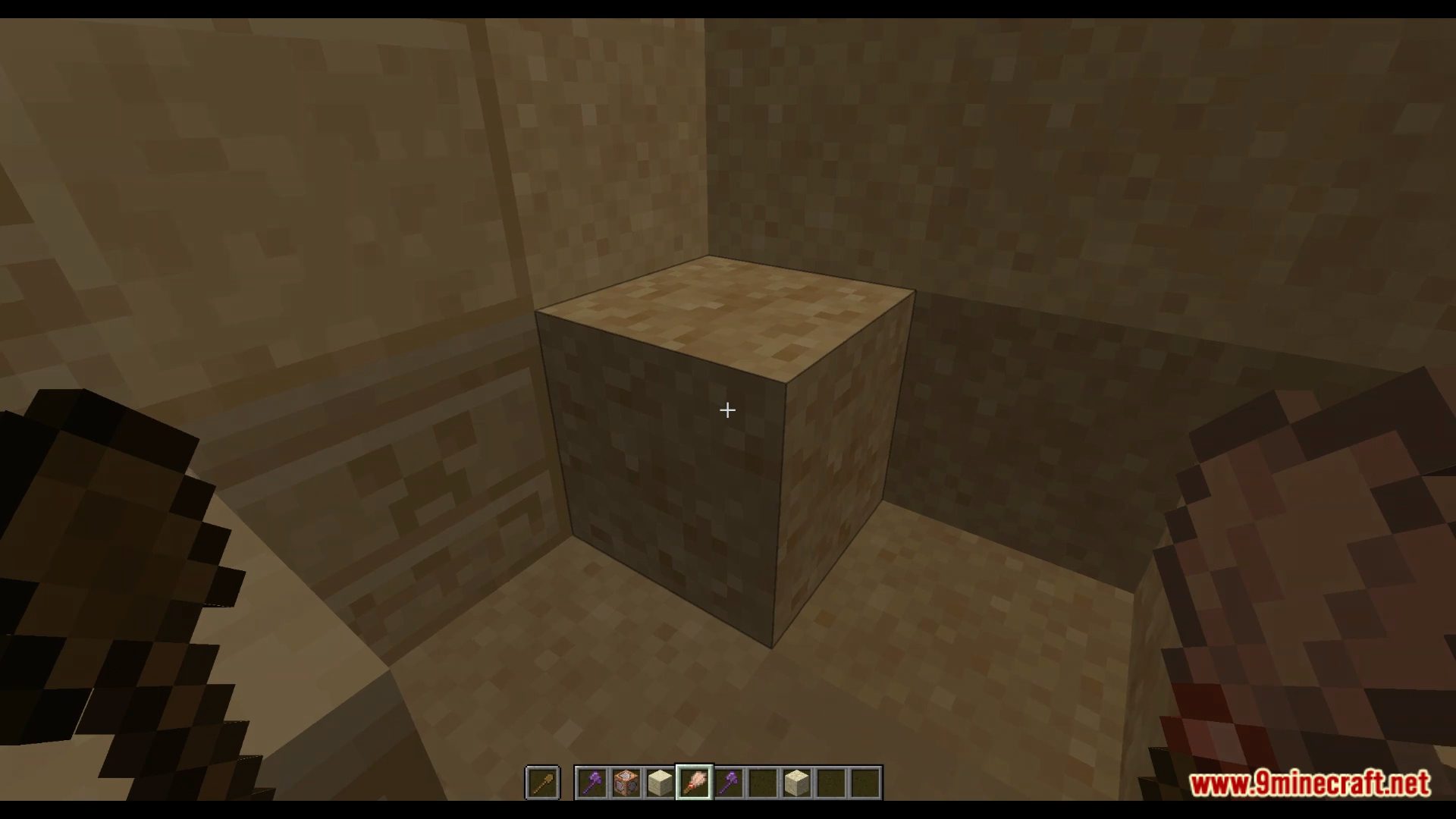The image size is (1456, 819).
Task: Select the enchanted purple axe in slot two
Action: click(592, 783)
